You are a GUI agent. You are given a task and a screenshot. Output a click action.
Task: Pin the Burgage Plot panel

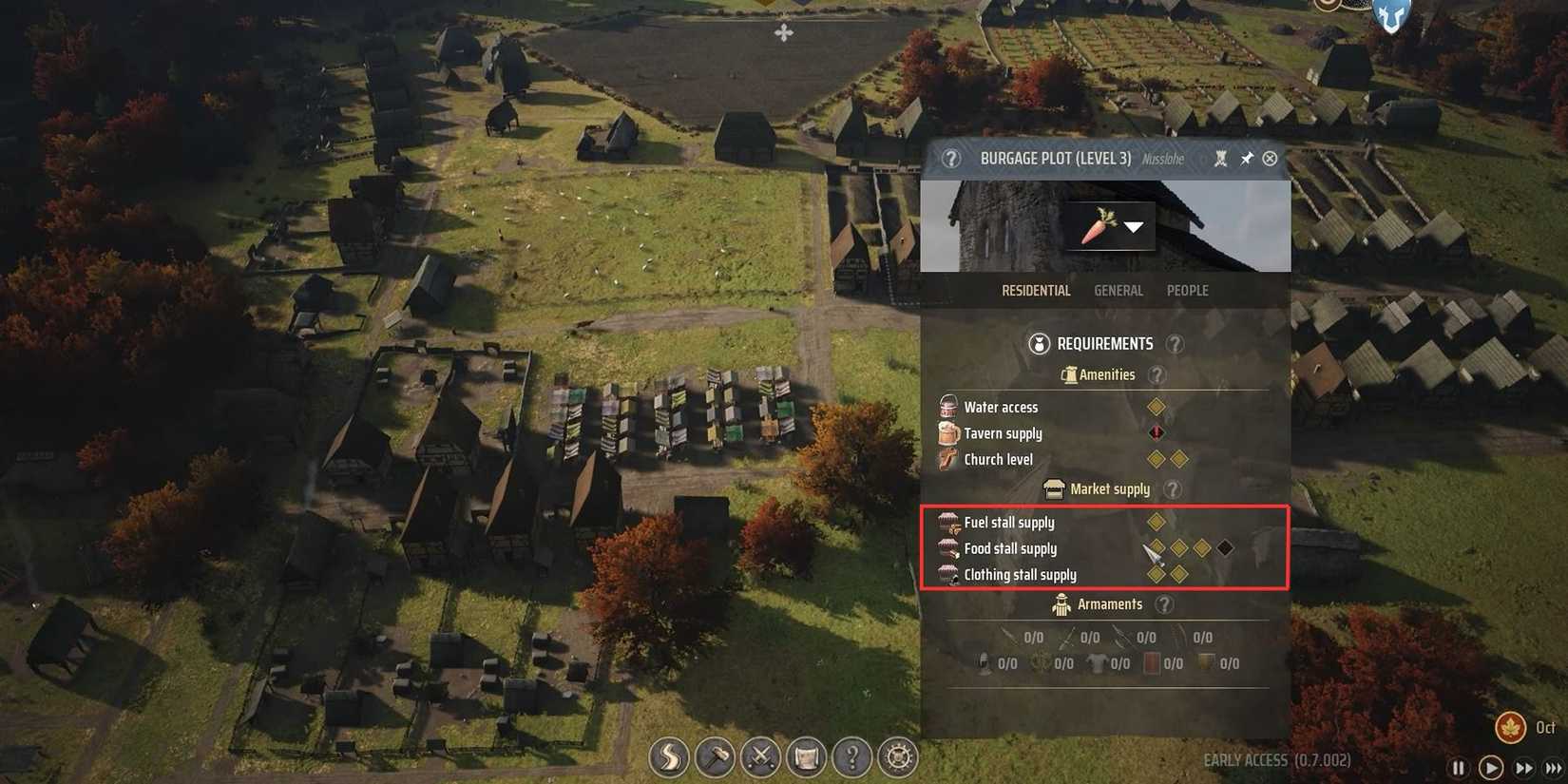point(1248,159)
